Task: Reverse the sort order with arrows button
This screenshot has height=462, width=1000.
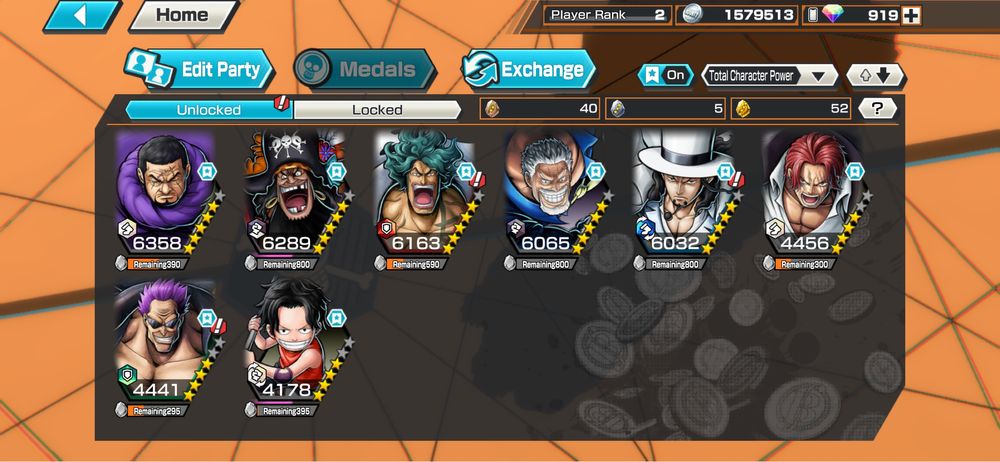Action: (875, 75)
